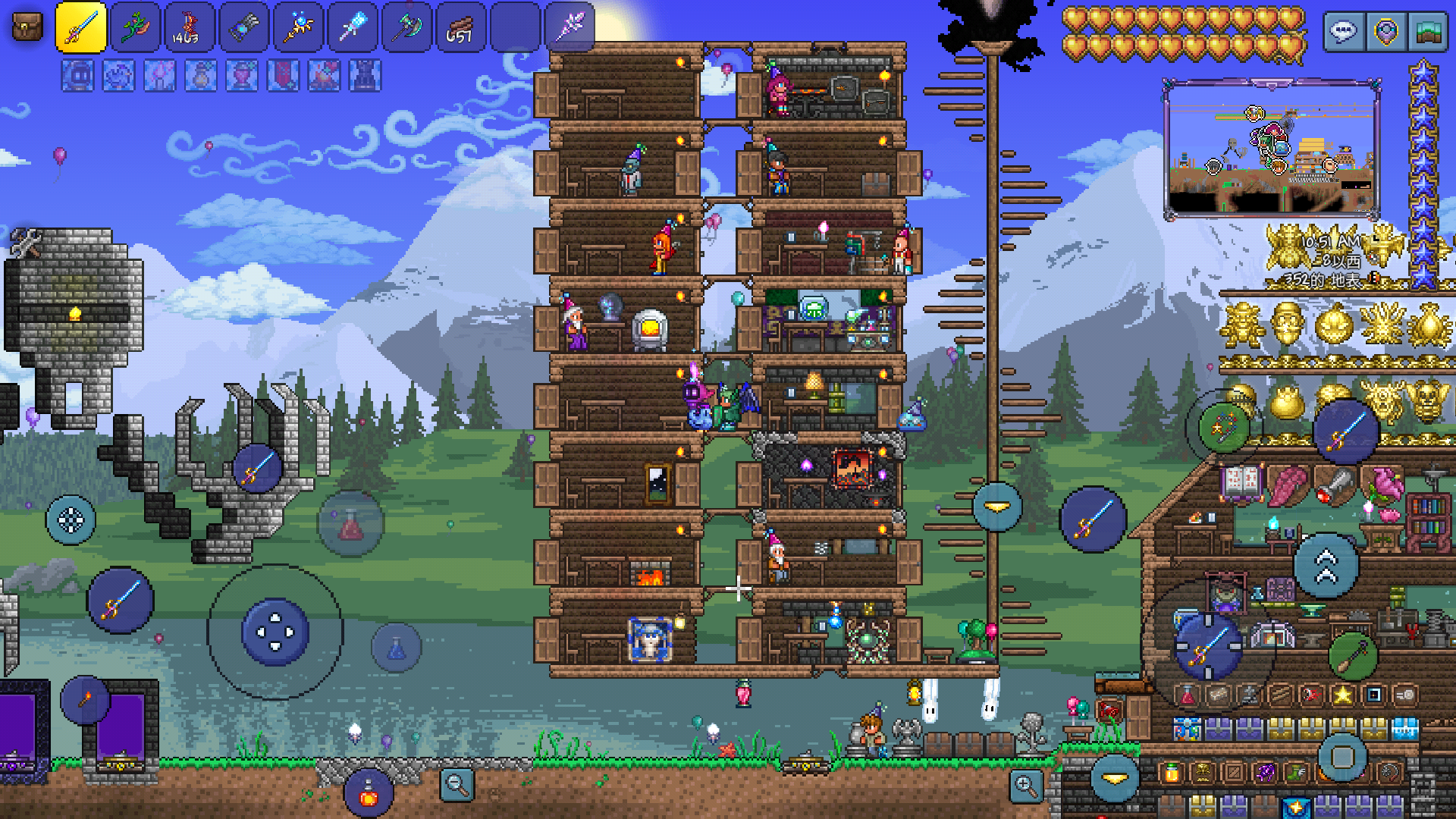1456x819 pixels.
Task: Open the wrench settings icon
Action: (x=27, y=243)
